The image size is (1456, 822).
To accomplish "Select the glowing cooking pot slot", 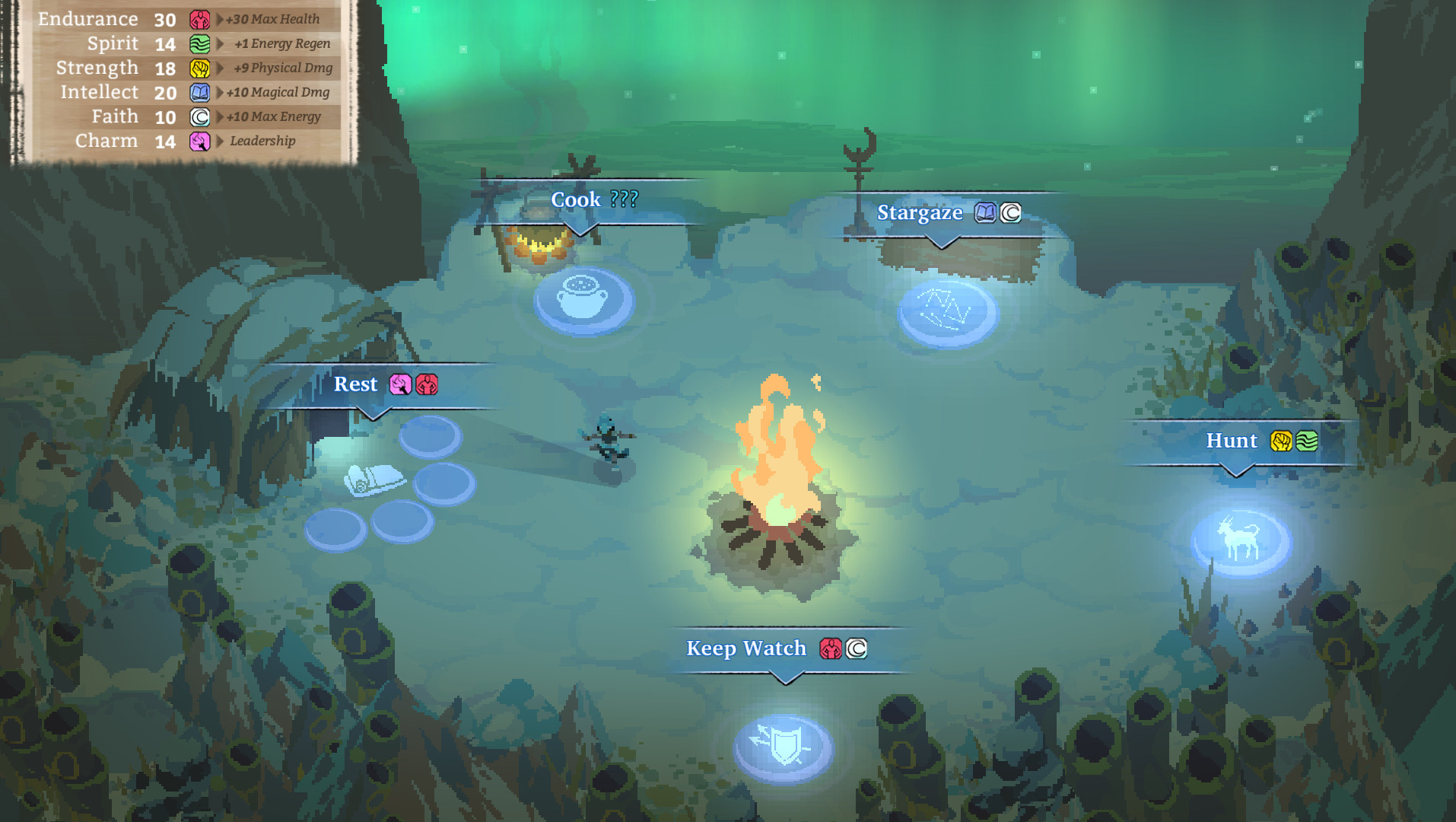I will coord(583,299).
